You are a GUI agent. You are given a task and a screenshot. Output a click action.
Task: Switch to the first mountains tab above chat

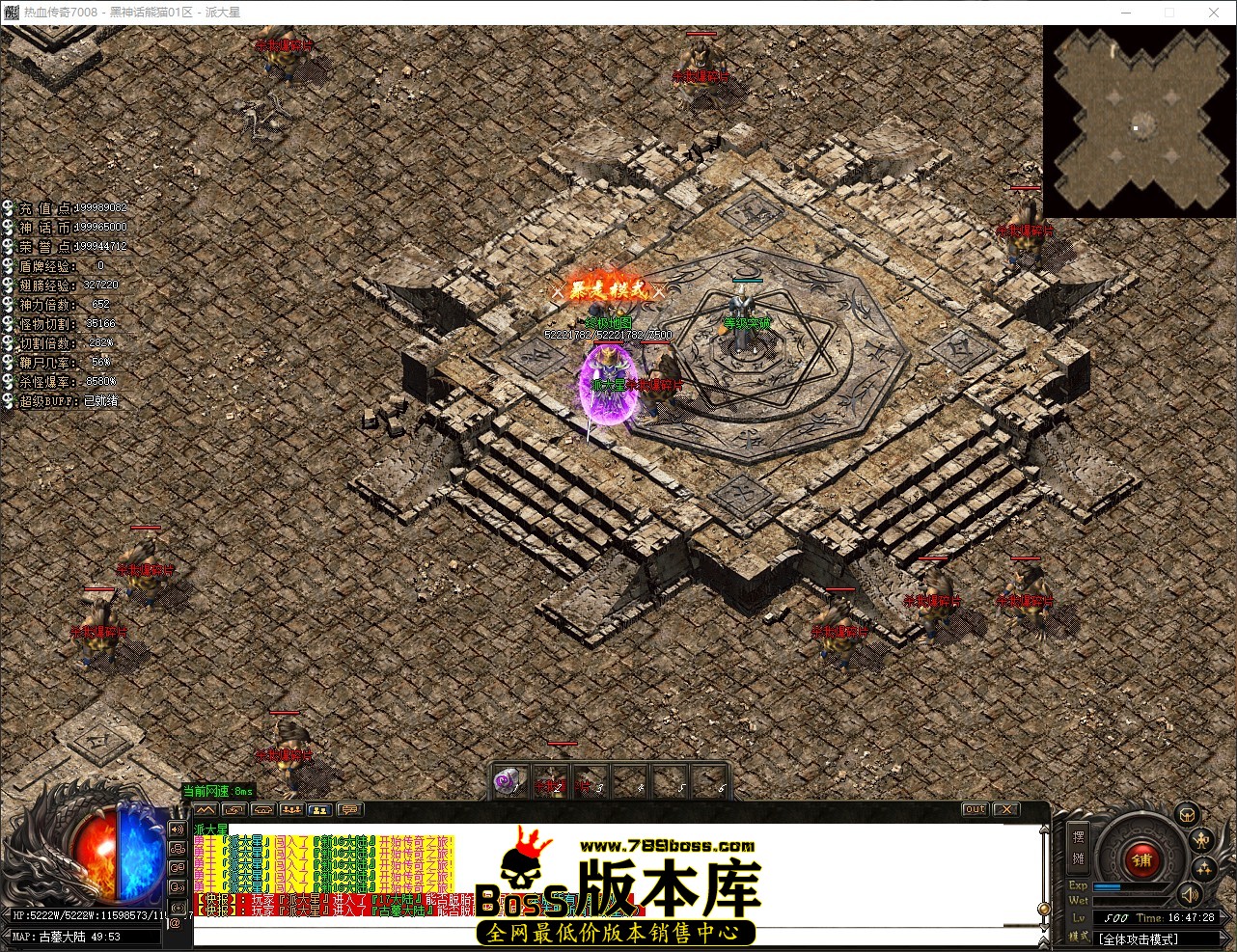coord(206,810)
